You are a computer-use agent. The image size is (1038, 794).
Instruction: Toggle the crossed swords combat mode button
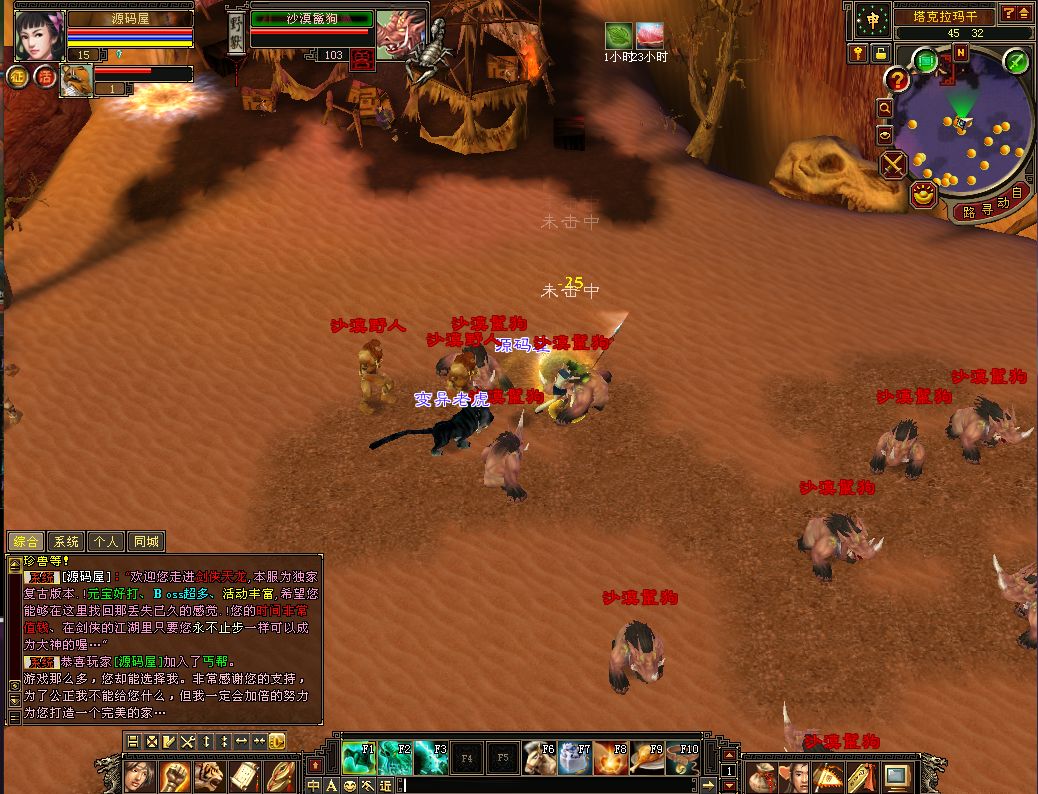click(x=893, y=164)
